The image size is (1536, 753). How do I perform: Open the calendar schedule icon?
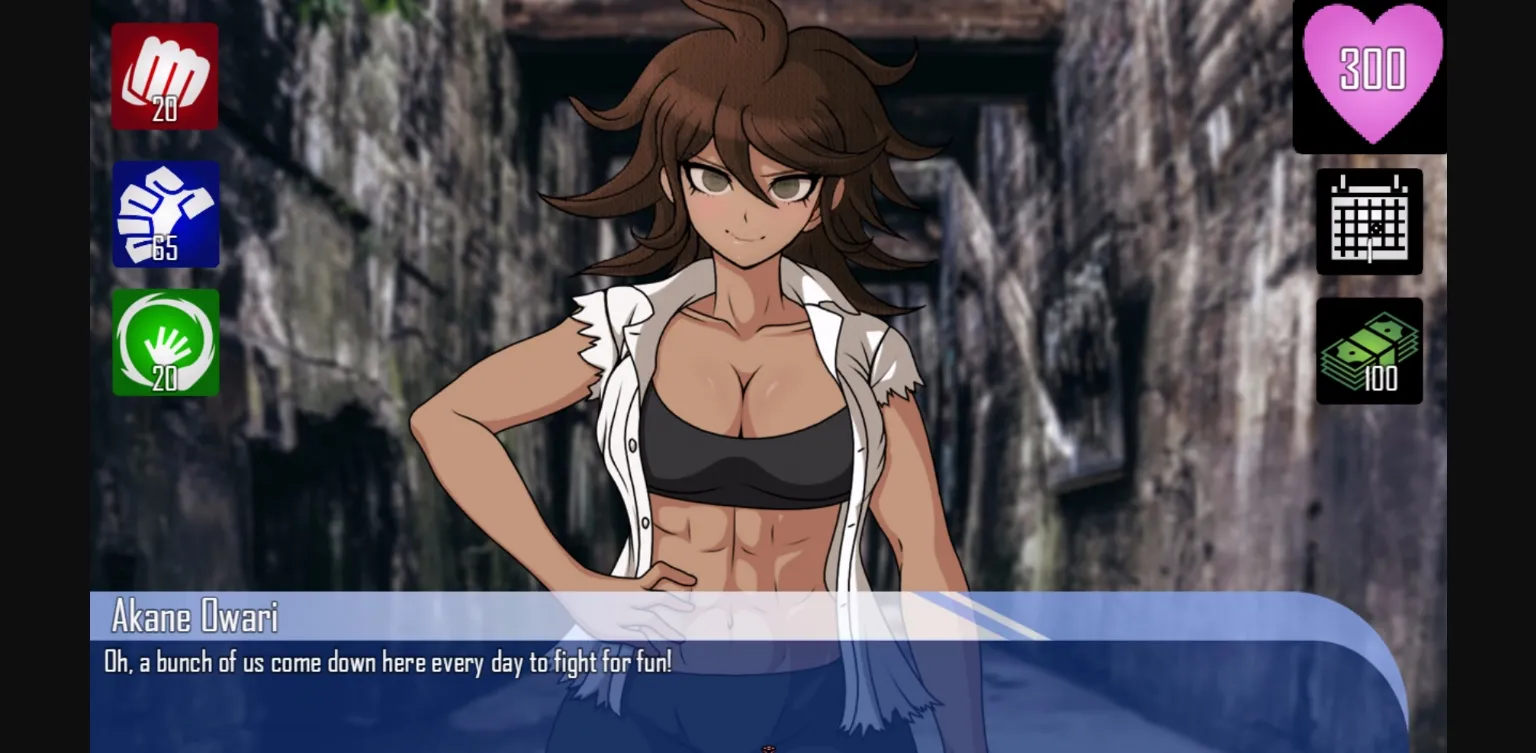pos(1370,222)
